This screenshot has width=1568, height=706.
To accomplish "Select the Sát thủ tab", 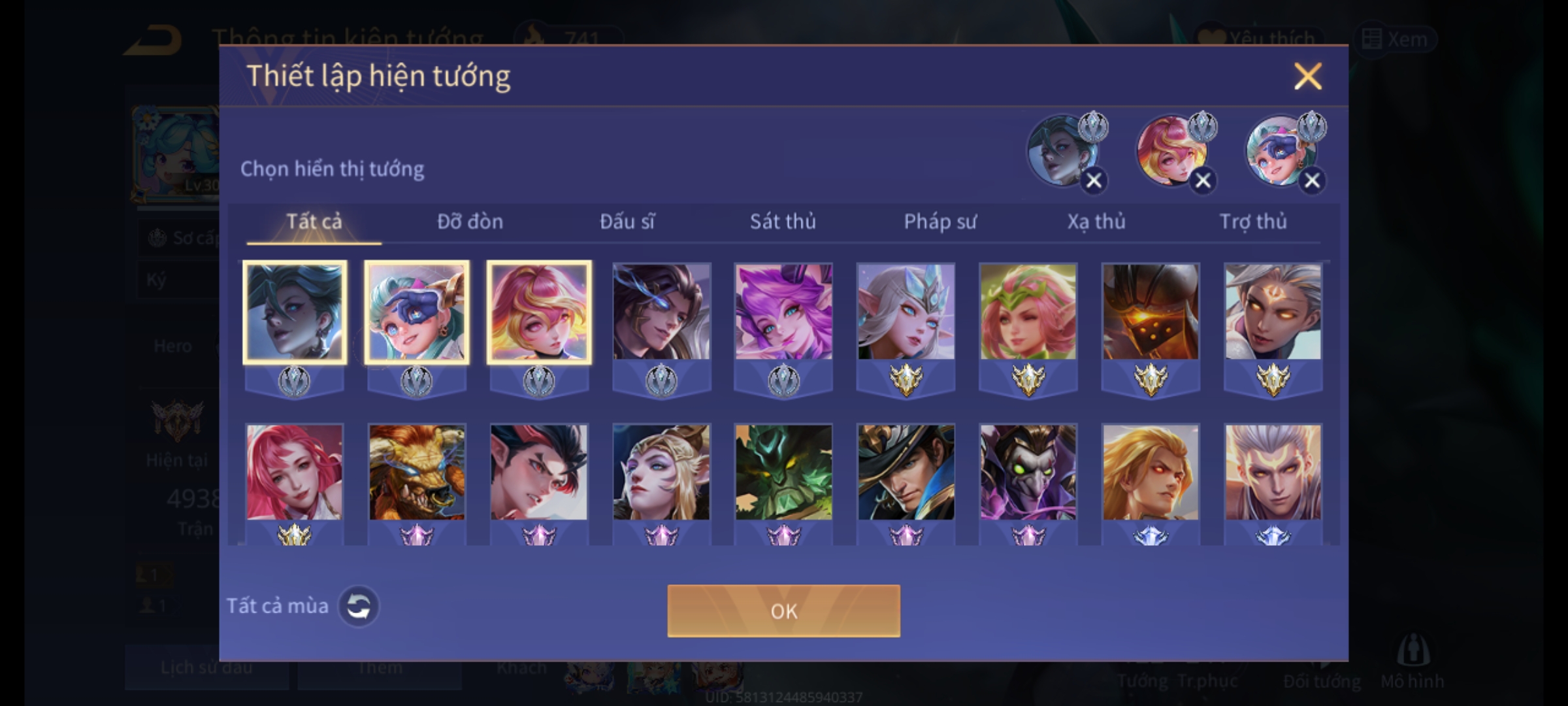I will pyautogui.click(x=783, y=222).
